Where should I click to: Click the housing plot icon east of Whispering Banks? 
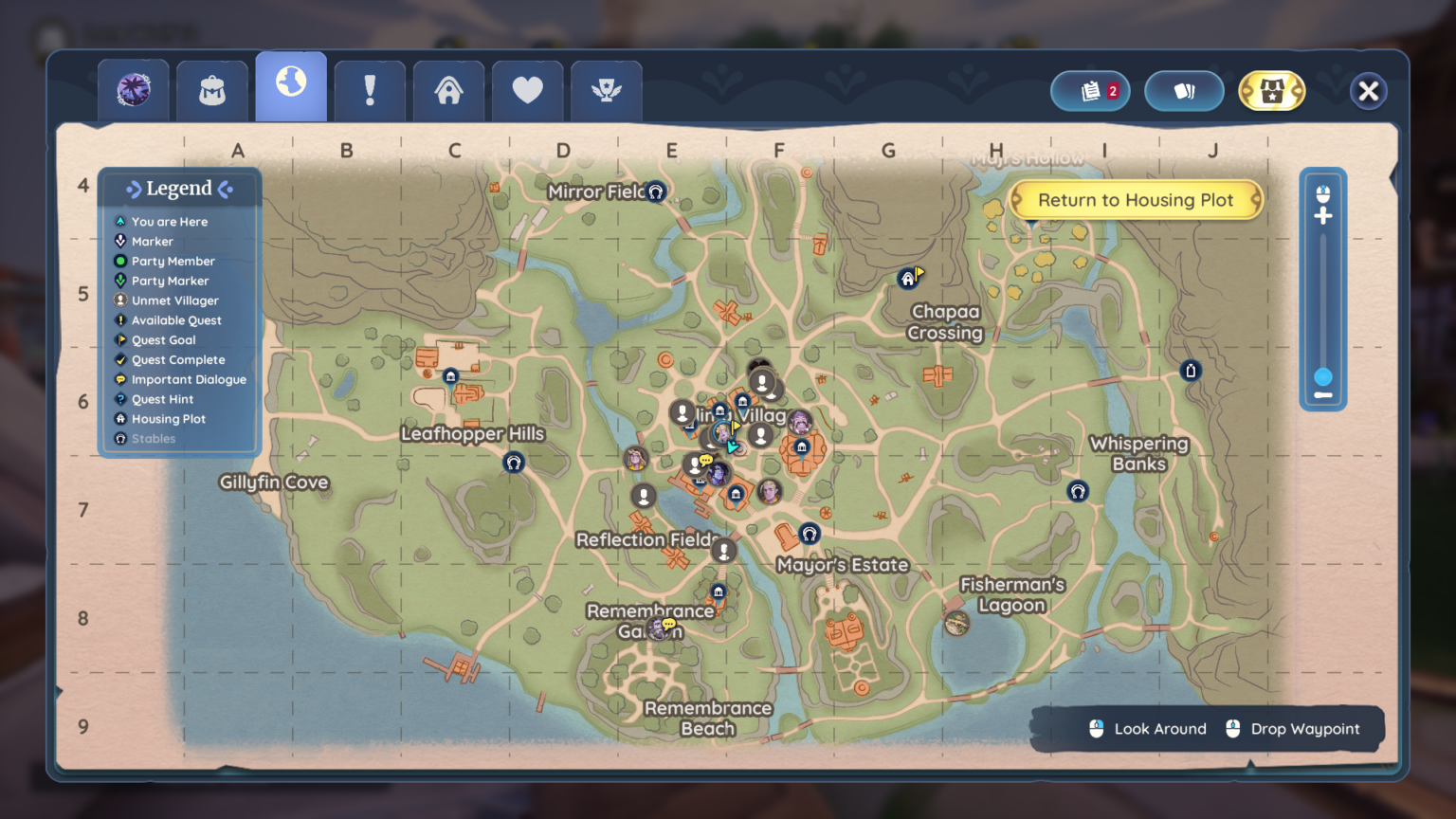(x=1190, y=370)
